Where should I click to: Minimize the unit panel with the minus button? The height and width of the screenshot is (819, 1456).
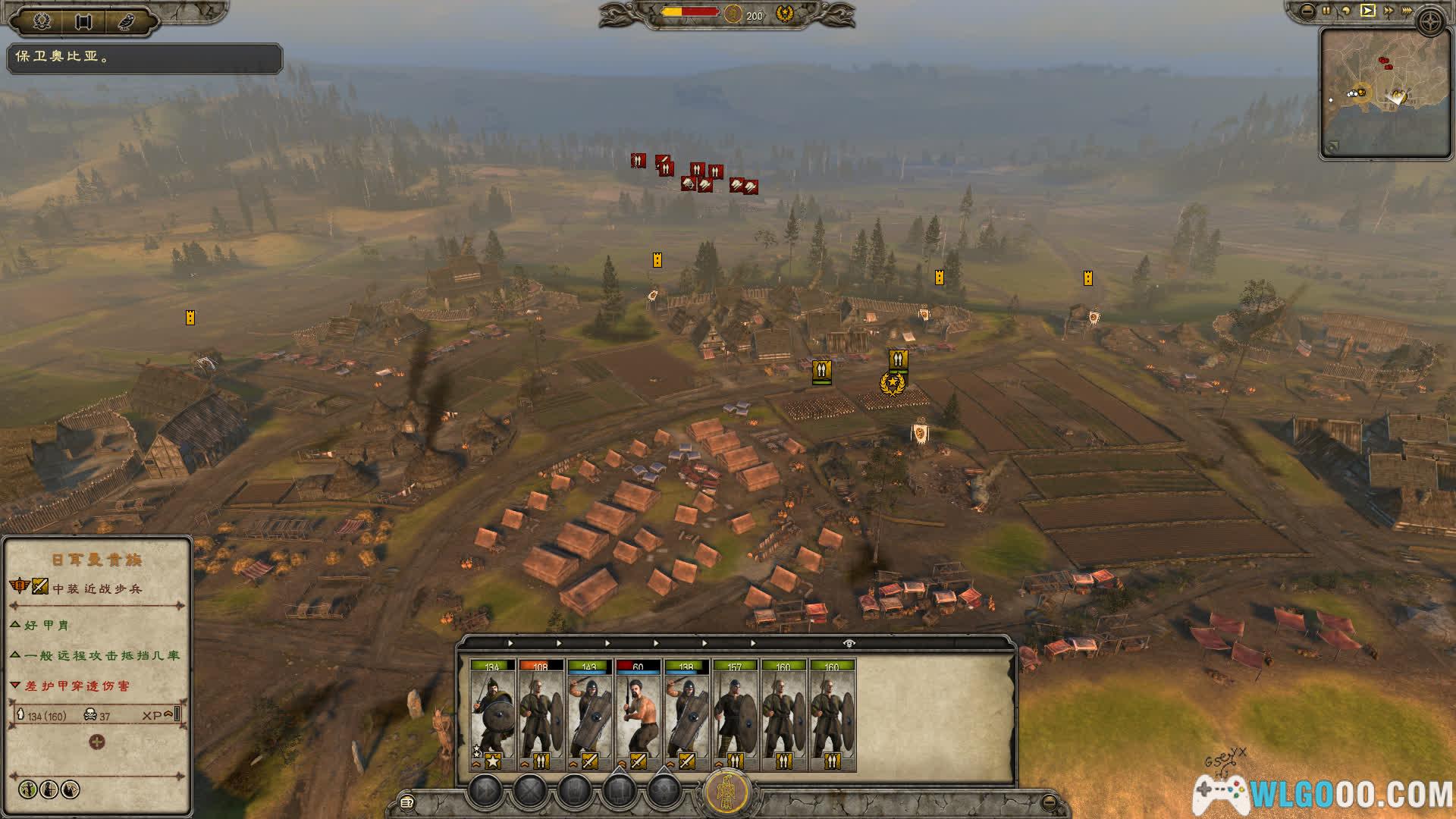click(x=1050, y=802)
